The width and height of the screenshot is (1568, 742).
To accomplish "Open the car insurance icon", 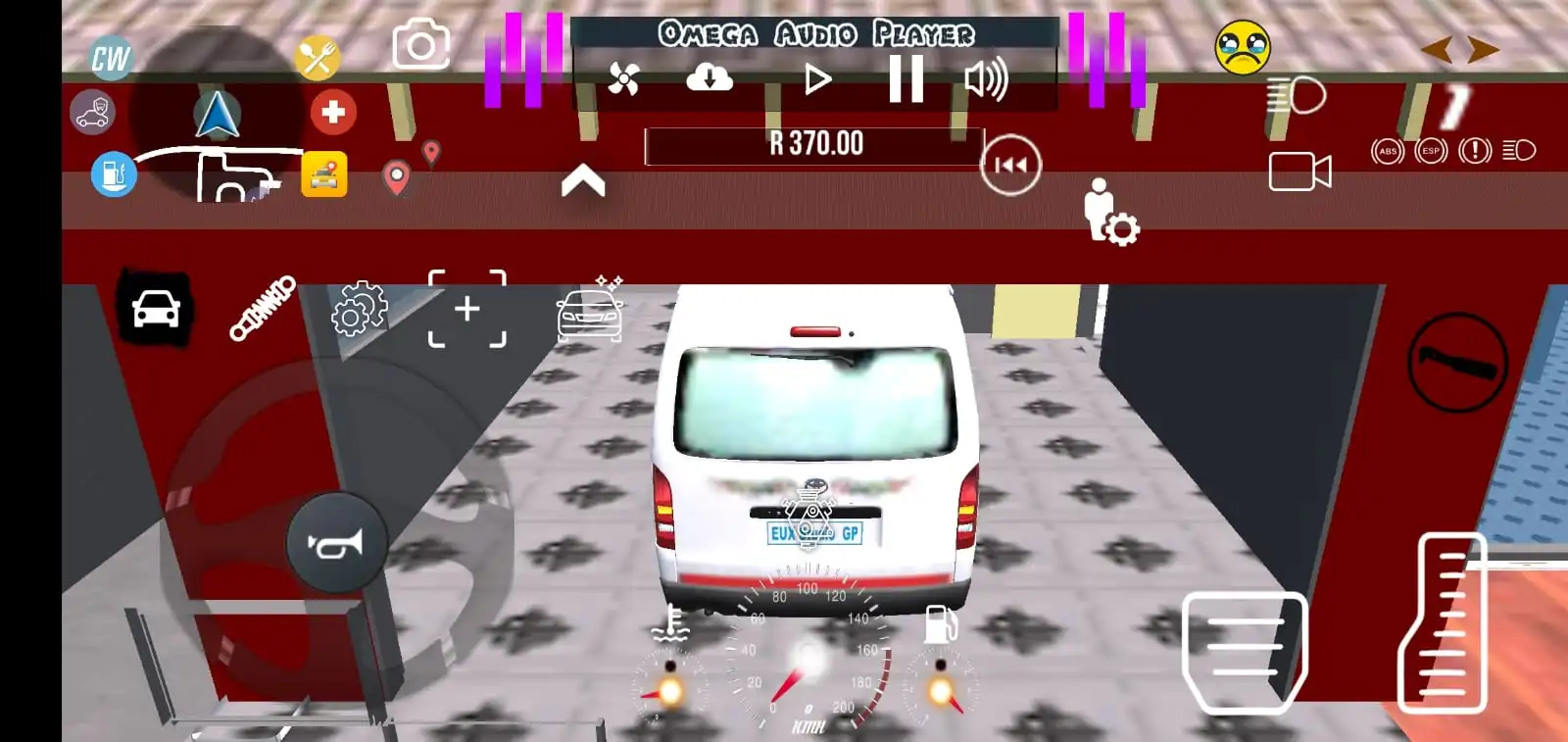I will coord(91,113).
